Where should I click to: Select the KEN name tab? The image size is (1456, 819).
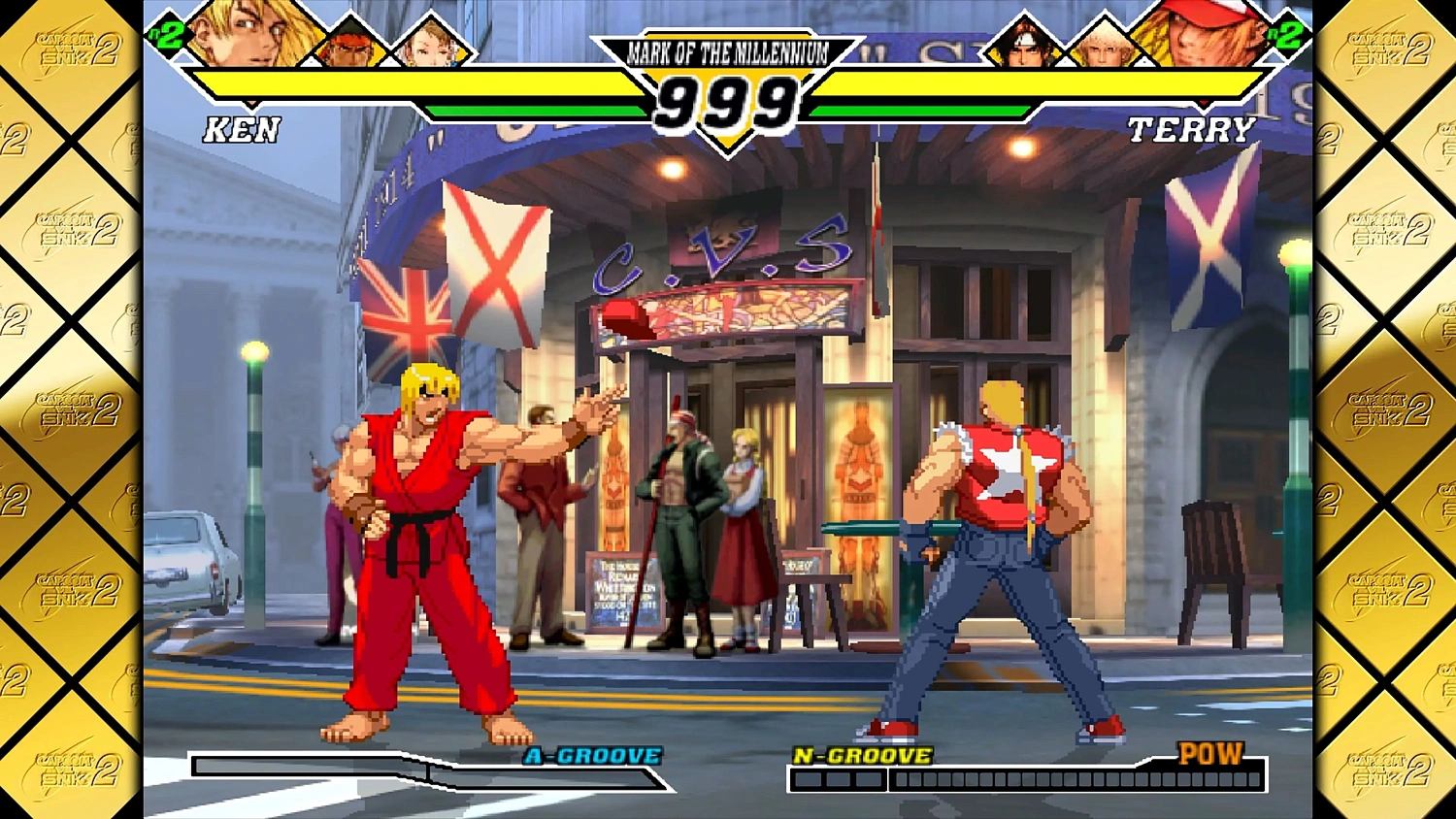click(x=243, y=129)
